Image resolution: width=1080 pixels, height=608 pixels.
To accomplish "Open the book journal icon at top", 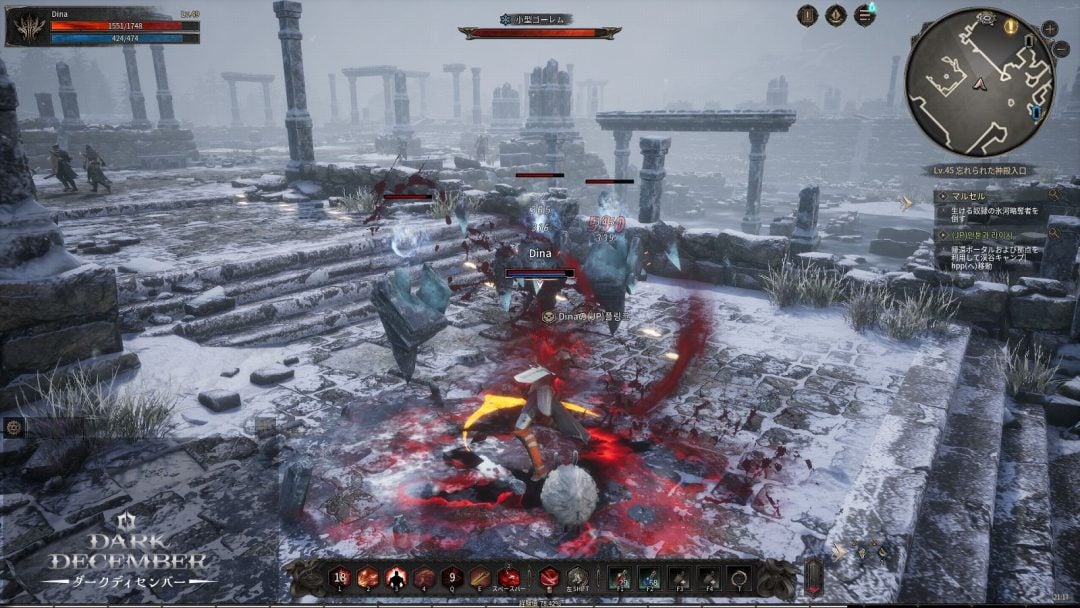I will (x=808, y=15).
